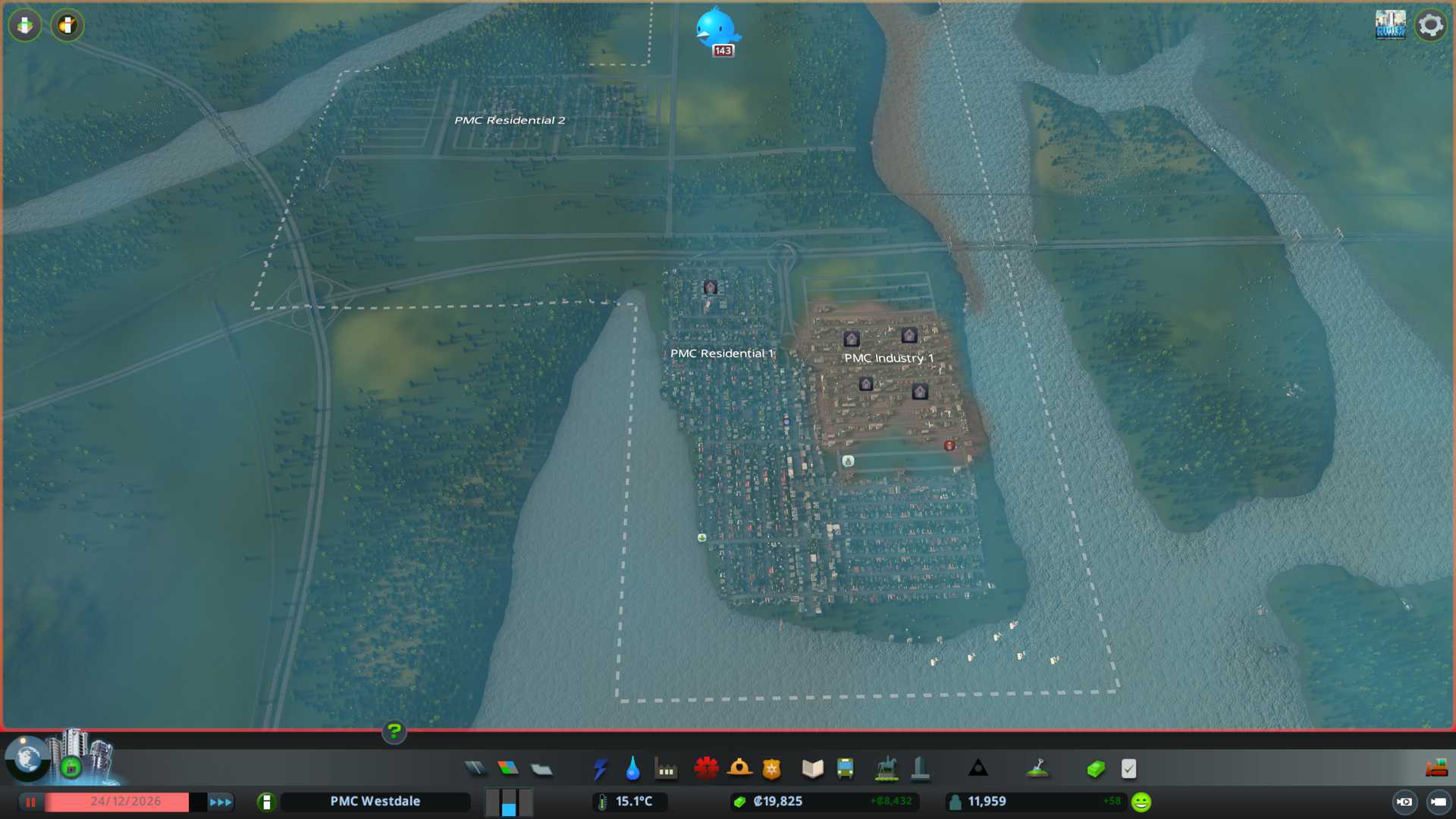The height and width of the screenshot is (819, 1456).
Task: Open the gear options menu
Action: pyautogui.click(x=1431, y=26)
